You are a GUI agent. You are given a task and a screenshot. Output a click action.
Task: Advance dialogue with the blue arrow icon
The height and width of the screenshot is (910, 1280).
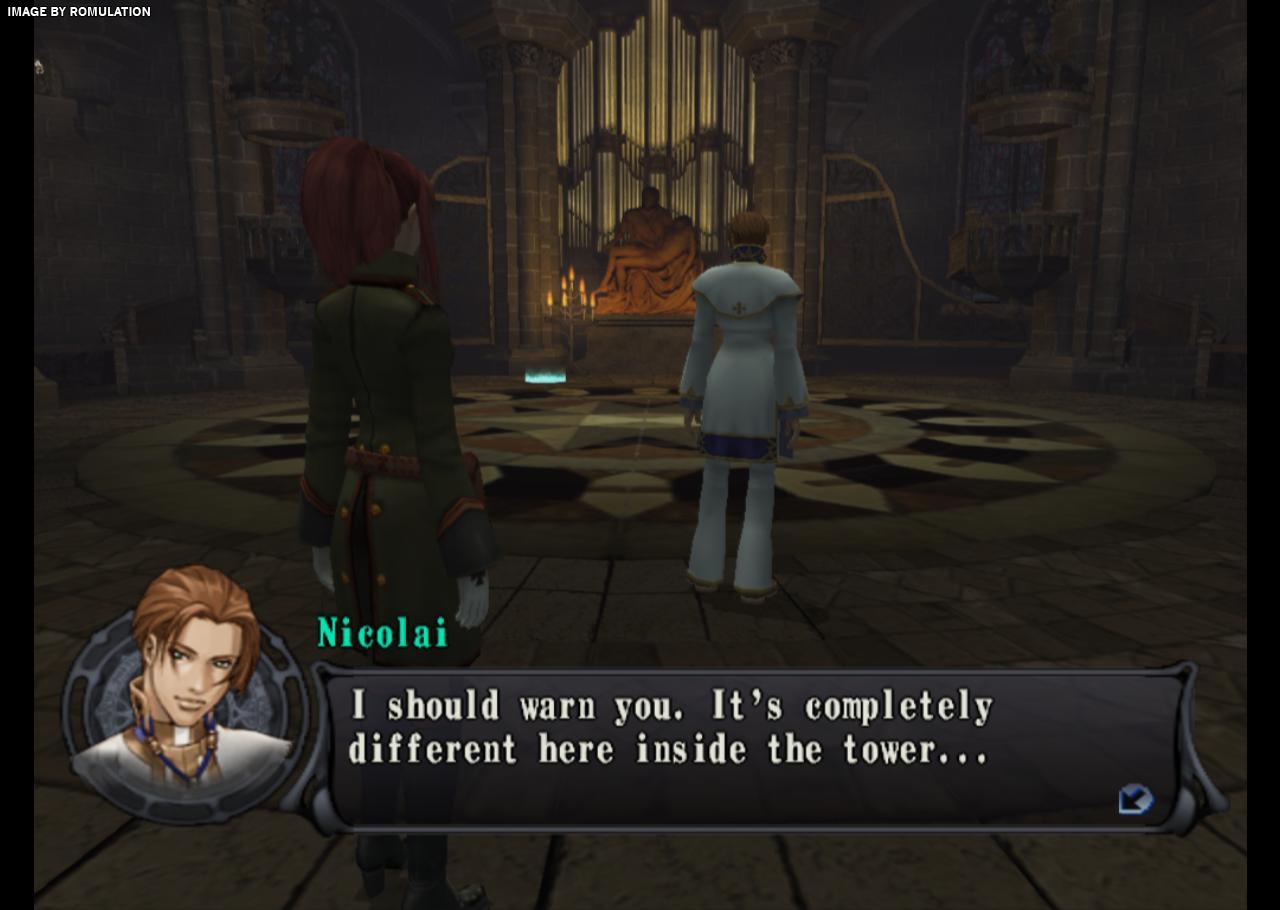pyautogui.click(x=1135, y=800)
